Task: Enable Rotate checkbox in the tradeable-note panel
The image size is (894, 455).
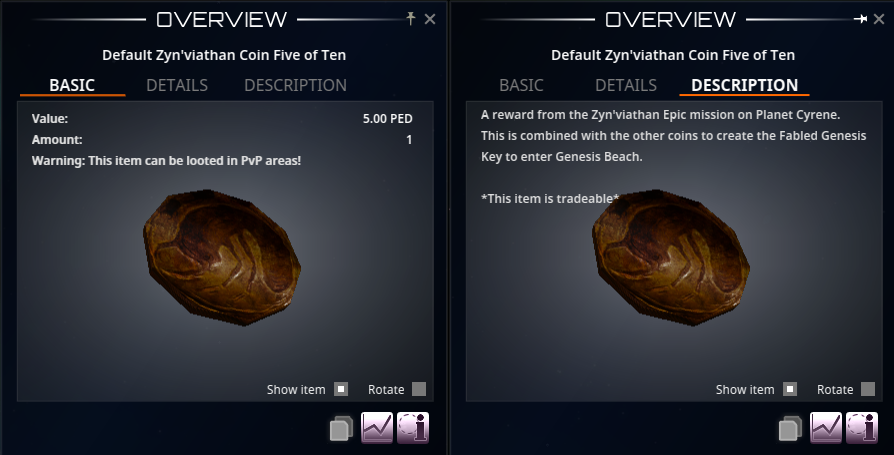Action: pos(868,389)
